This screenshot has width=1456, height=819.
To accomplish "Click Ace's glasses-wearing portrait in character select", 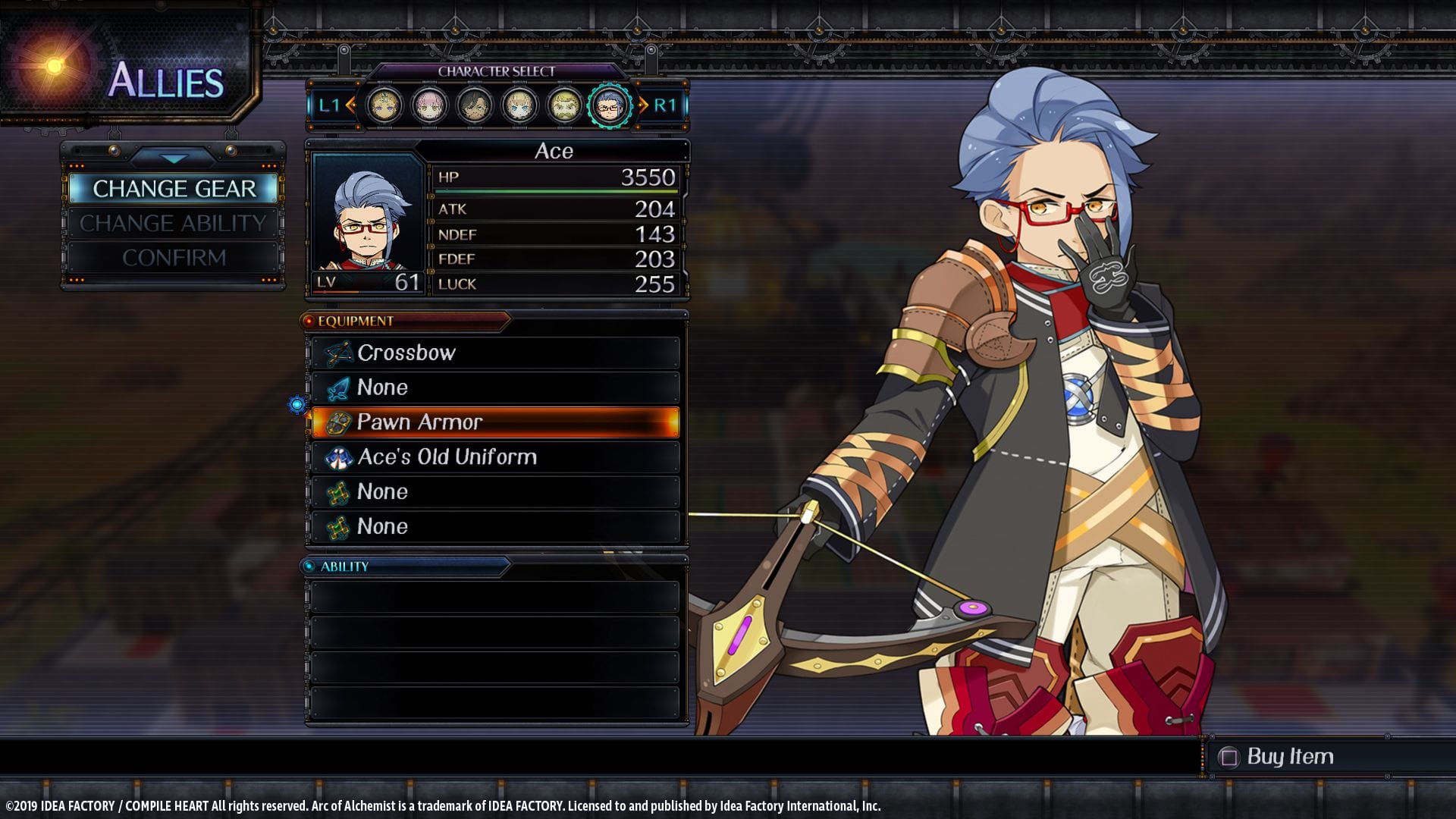I will tap(609, 105).
